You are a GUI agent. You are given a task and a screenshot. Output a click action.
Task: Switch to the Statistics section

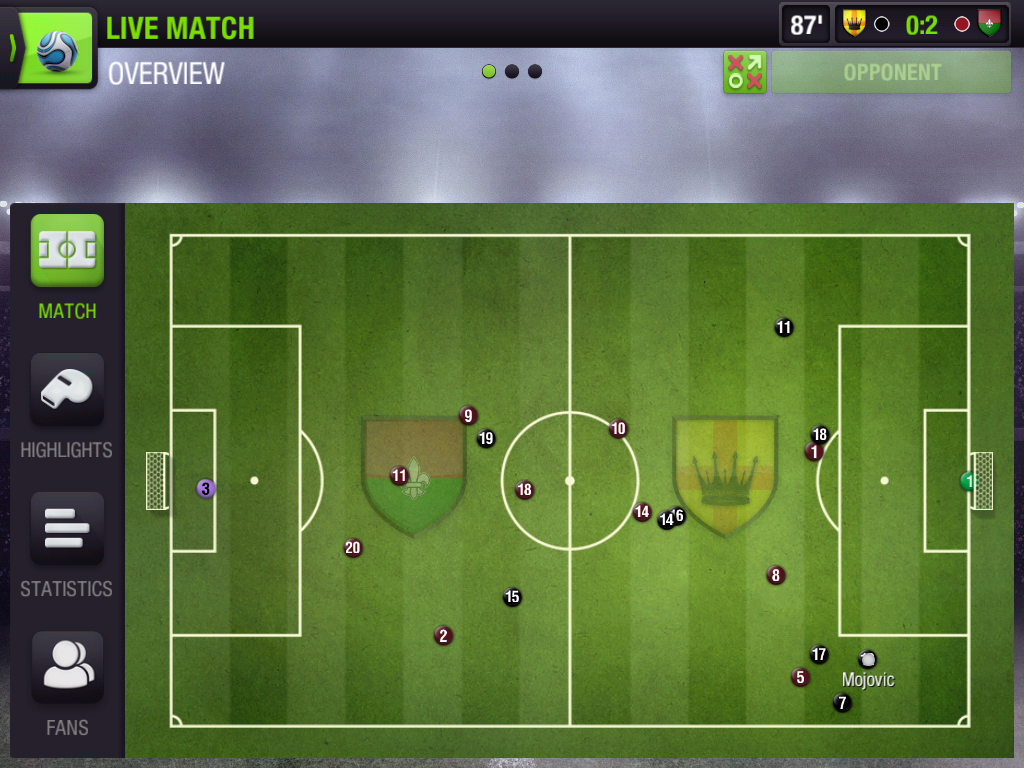(x=67, y=529)
